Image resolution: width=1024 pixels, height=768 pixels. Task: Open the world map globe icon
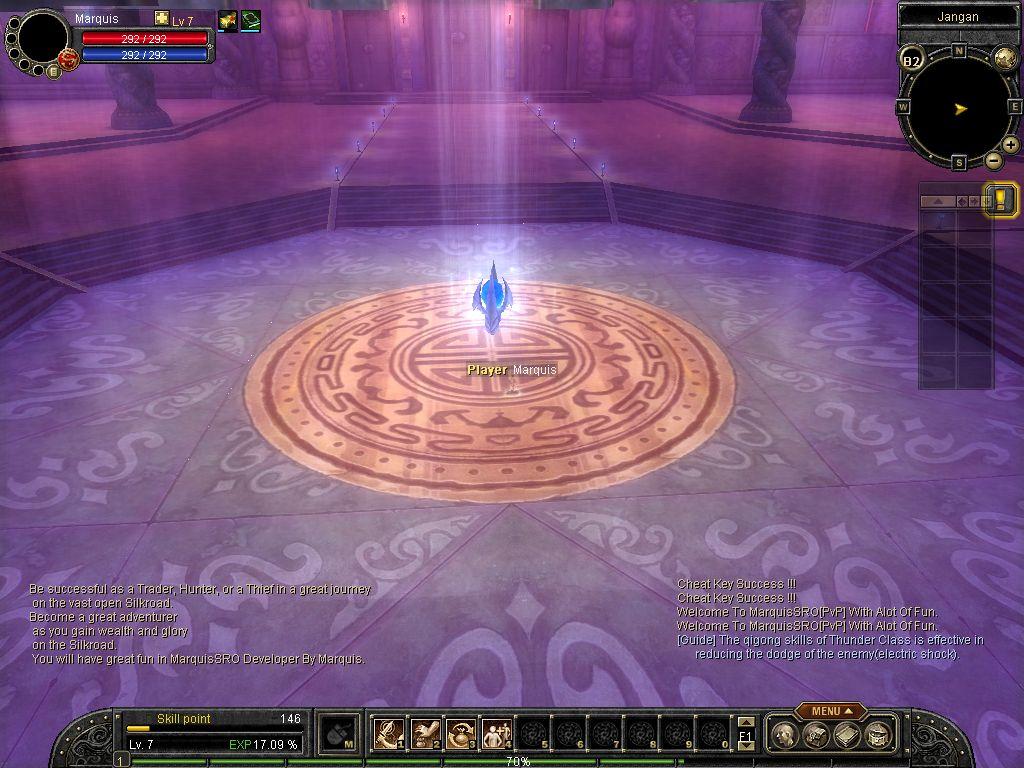pos(1004,58)
